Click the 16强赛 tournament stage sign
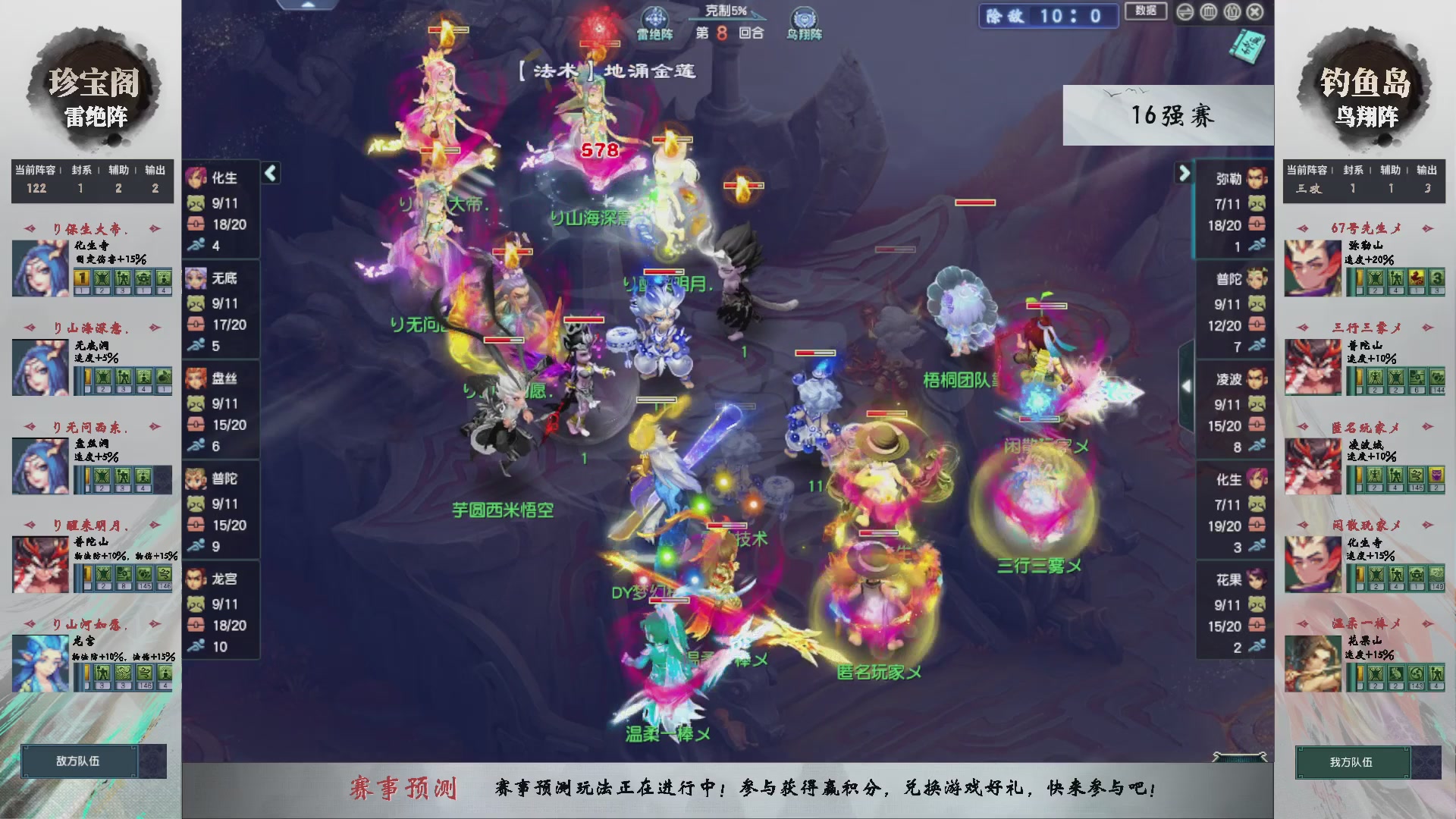Screen dimensions: 1456x819 point(1172,115)
